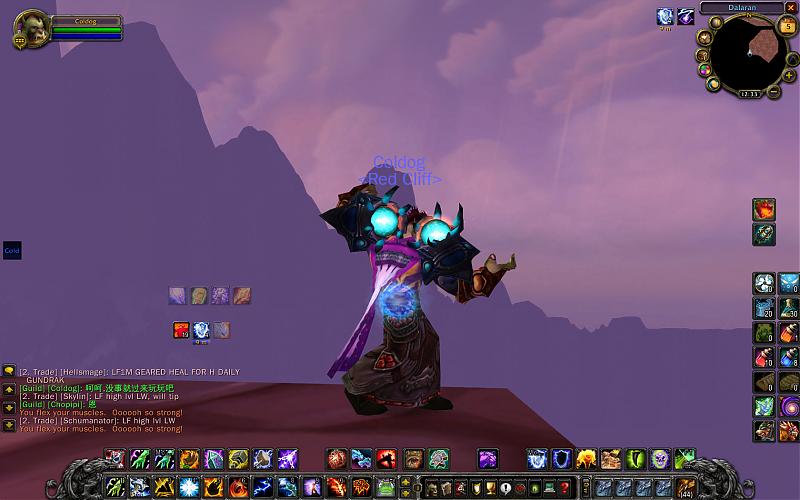Open the chat menu speech bubble button
The width and height of the screenshot is (800, 500).
pyautogui.click(x=9, y=371)
